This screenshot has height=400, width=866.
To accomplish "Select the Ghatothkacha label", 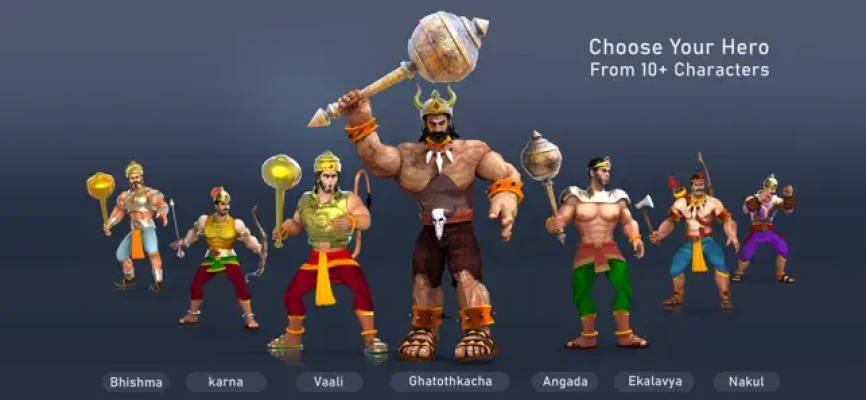I will pyautogui.click(x=449, y=382).
